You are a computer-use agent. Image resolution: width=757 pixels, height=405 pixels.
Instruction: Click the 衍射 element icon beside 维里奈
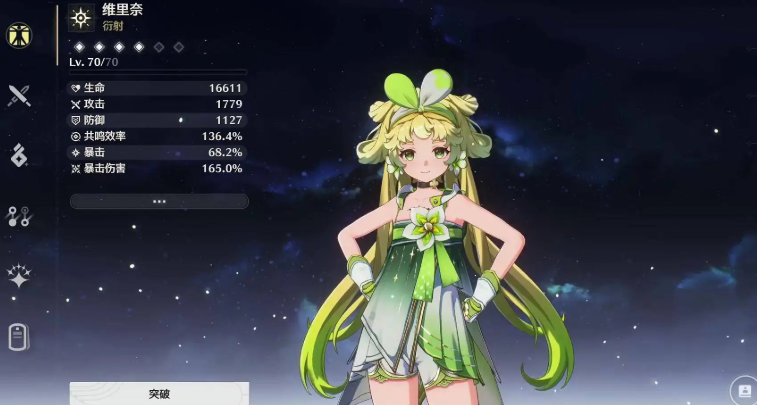coord(82,17)
